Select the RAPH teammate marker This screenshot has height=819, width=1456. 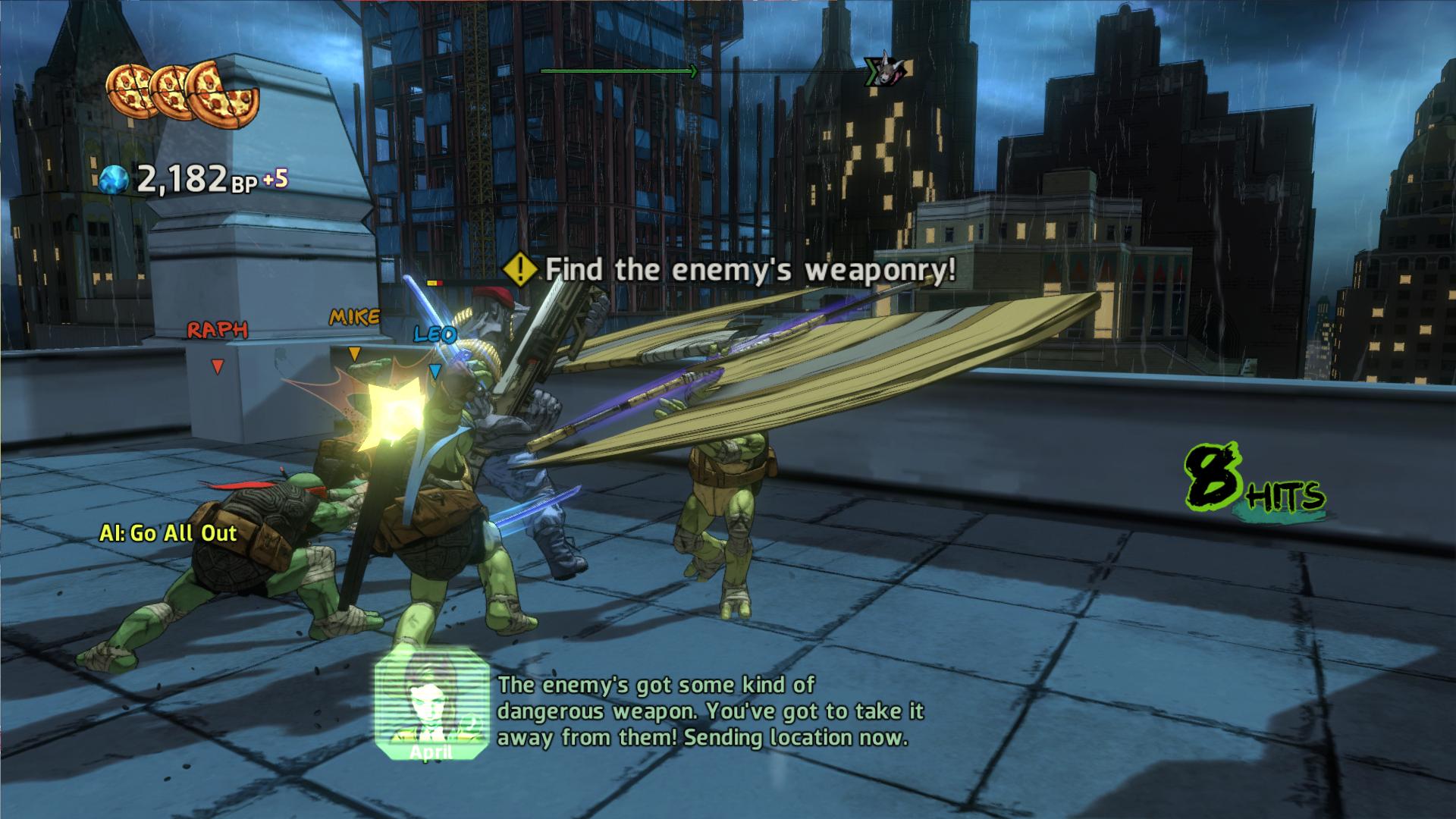pos(218,331)
